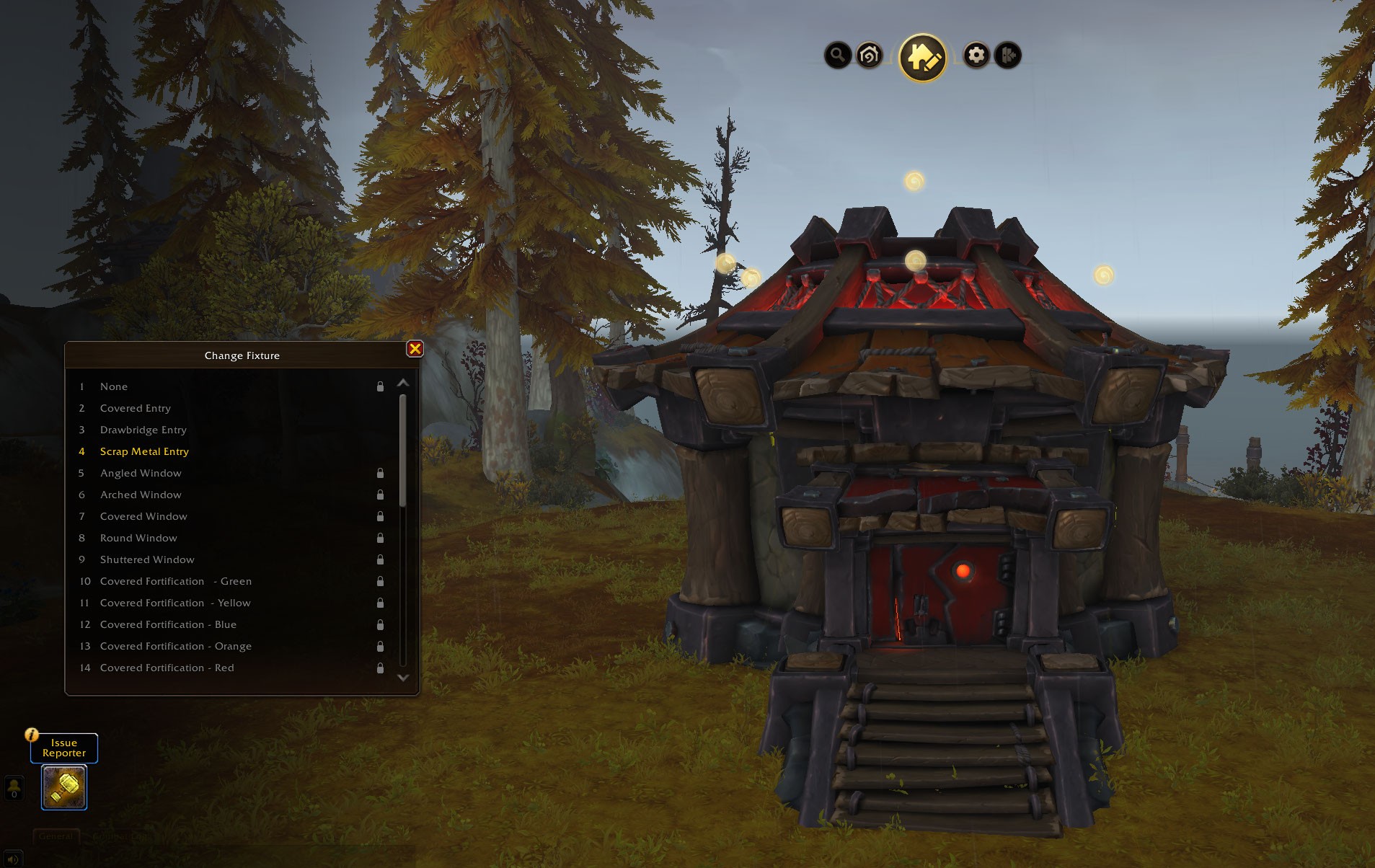Choose Covered Entry from the list
1375x868 pixels.
[x=136, y=408]
